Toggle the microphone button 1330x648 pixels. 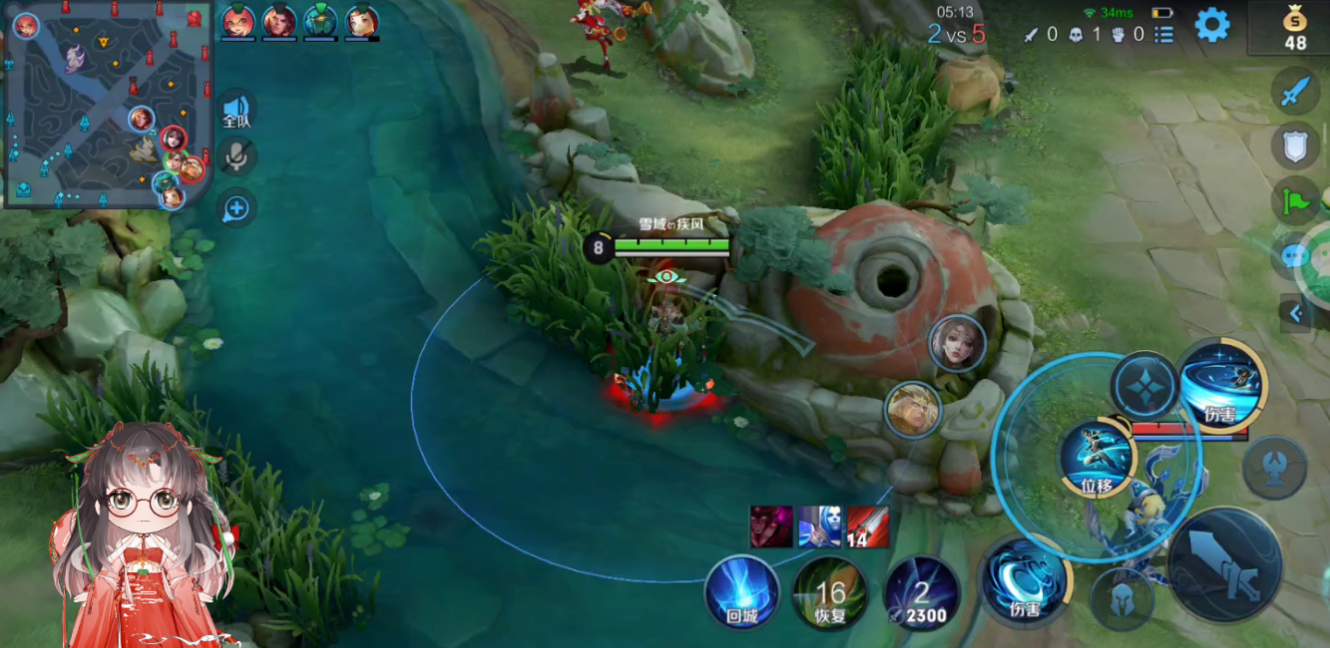point(237,157)
